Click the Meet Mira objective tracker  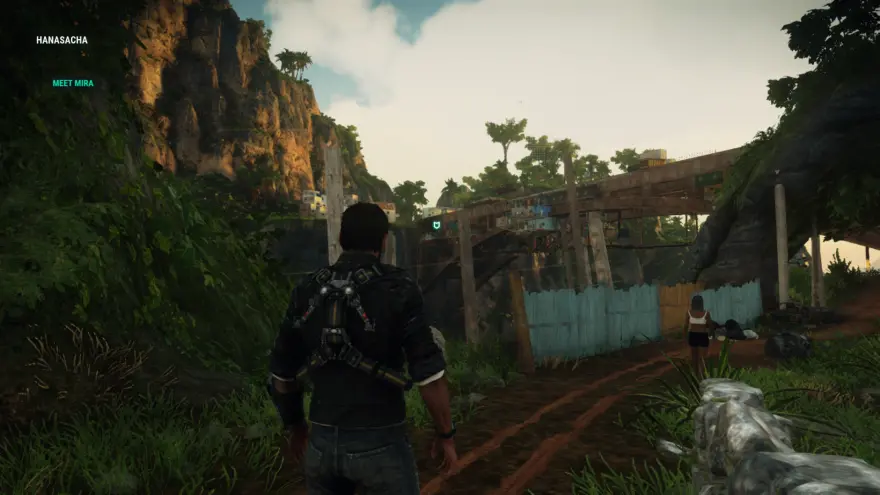73,83
